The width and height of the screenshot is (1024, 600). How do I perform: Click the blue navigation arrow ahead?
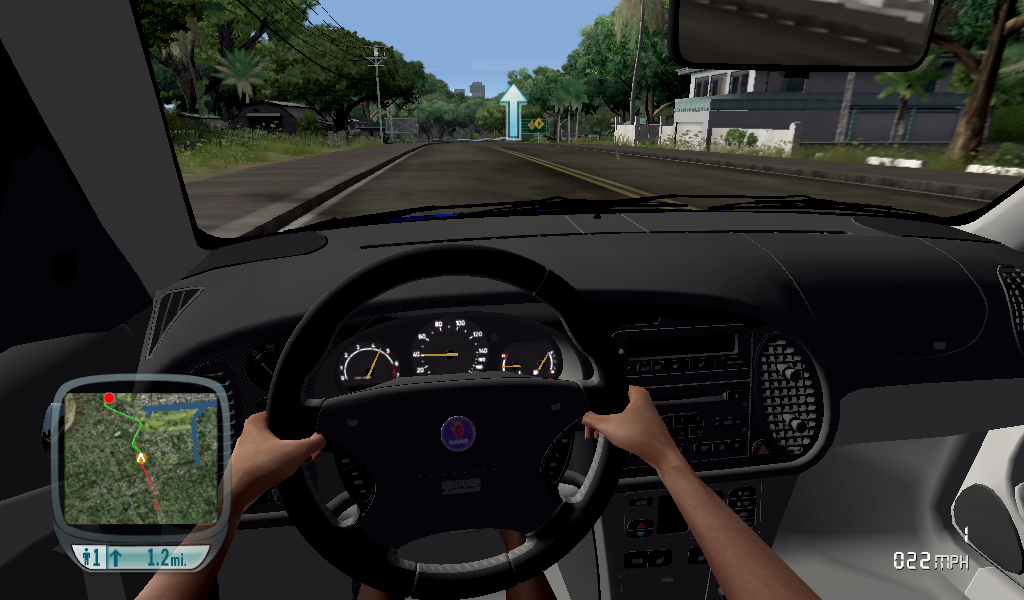point(513,110)
